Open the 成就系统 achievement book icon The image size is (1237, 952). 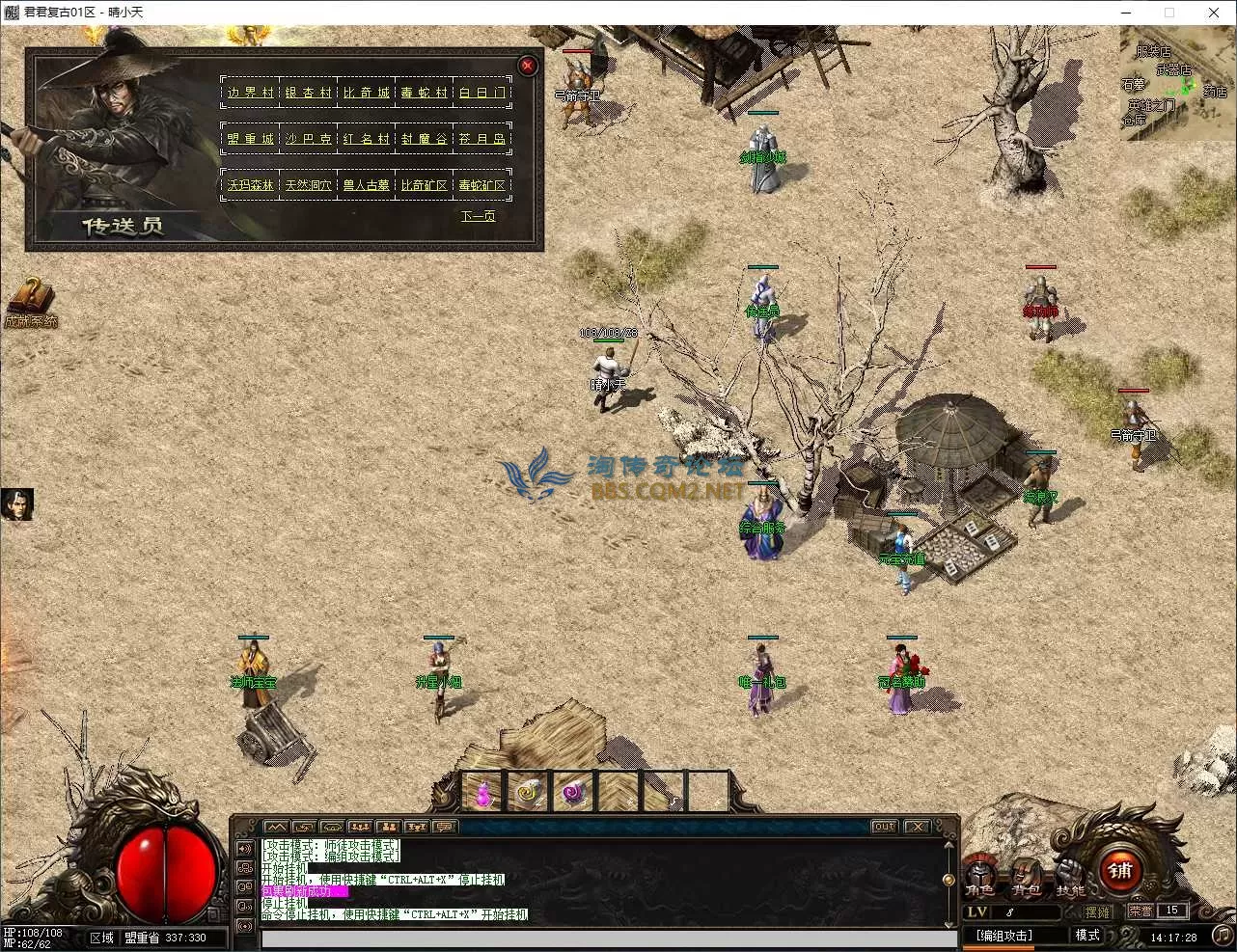tap(30, 298)
